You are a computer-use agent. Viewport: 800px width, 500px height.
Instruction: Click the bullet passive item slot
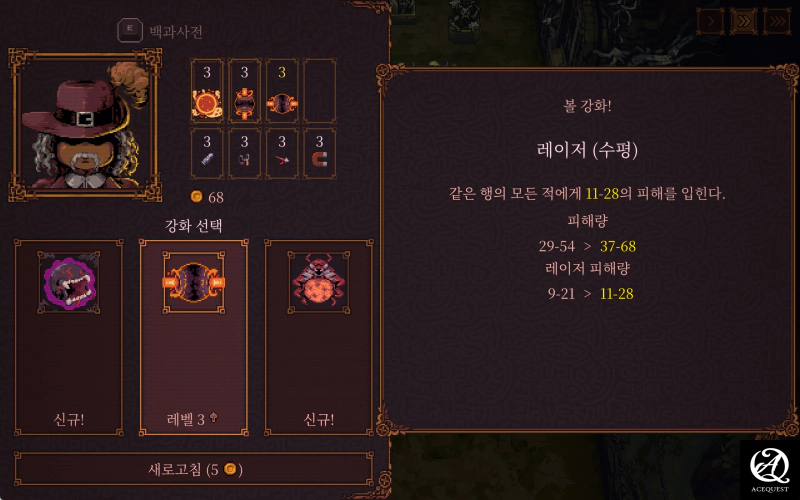click(207, 154)
